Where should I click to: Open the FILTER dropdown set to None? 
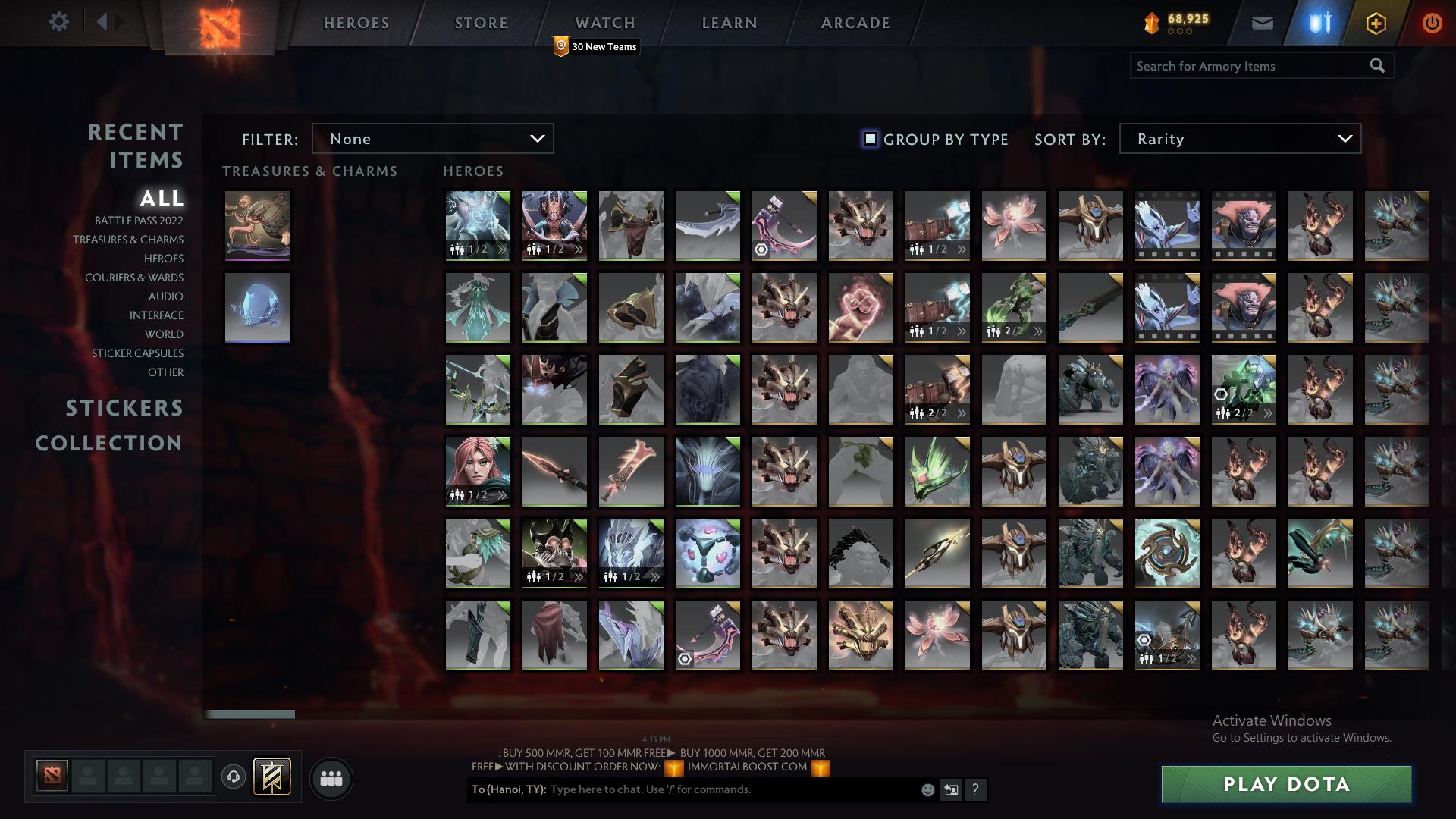pos(432,139)
